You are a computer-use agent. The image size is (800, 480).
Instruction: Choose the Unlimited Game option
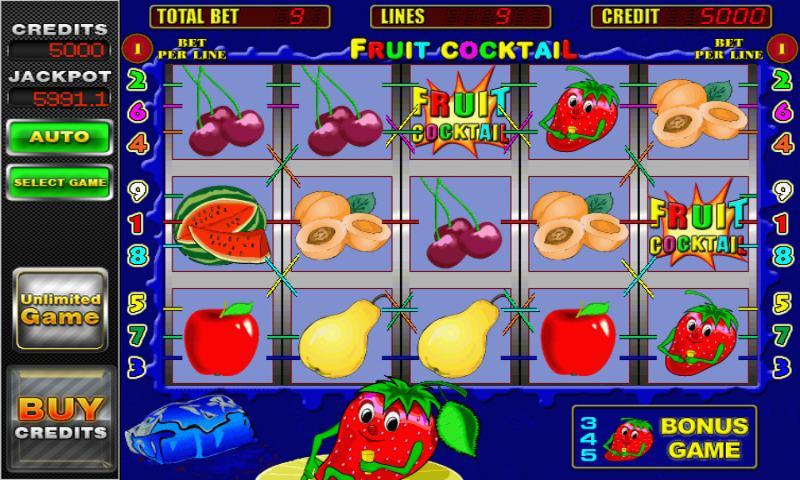[60, 309]
